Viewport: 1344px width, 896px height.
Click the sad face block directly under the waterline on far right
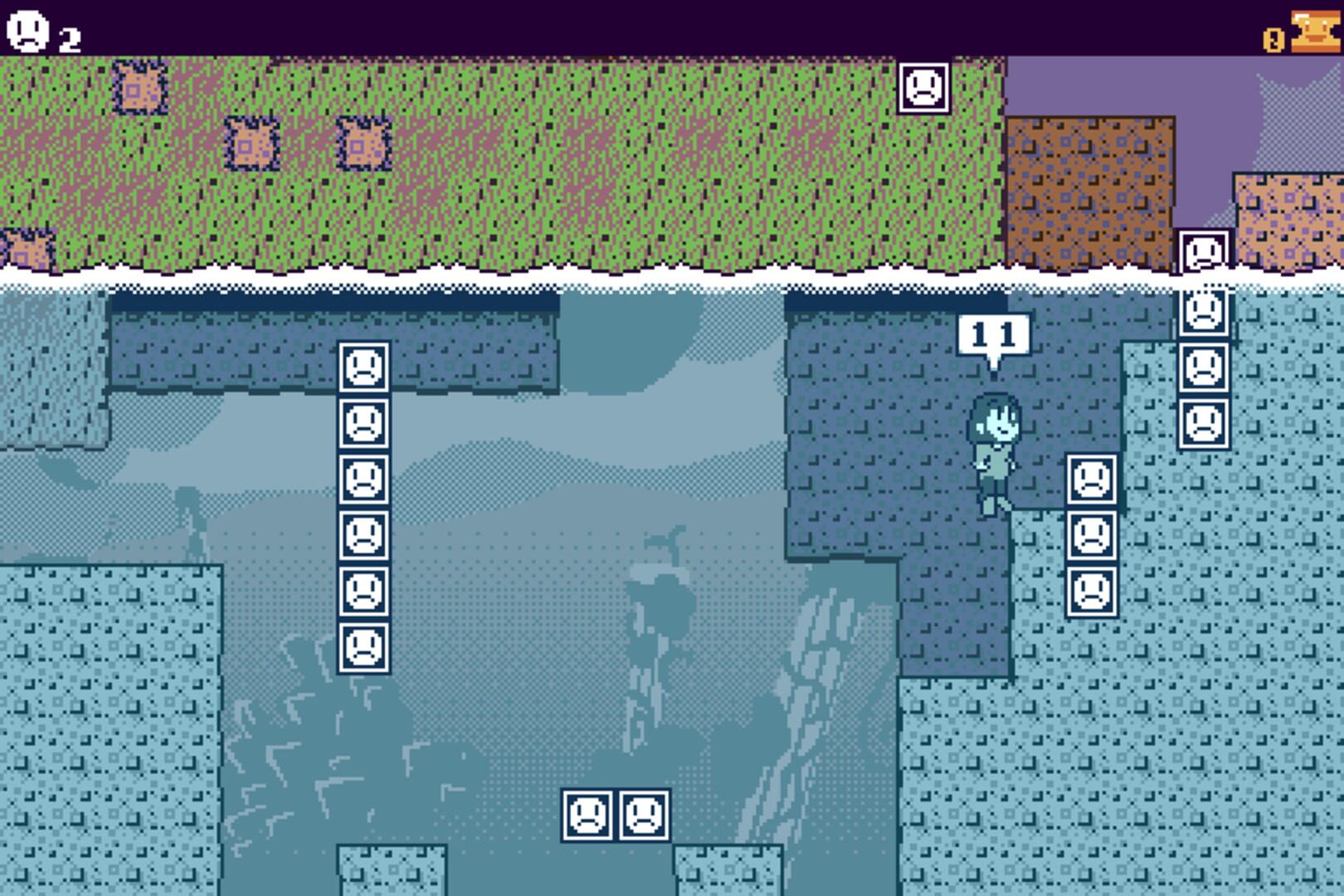click(1205, 314)
